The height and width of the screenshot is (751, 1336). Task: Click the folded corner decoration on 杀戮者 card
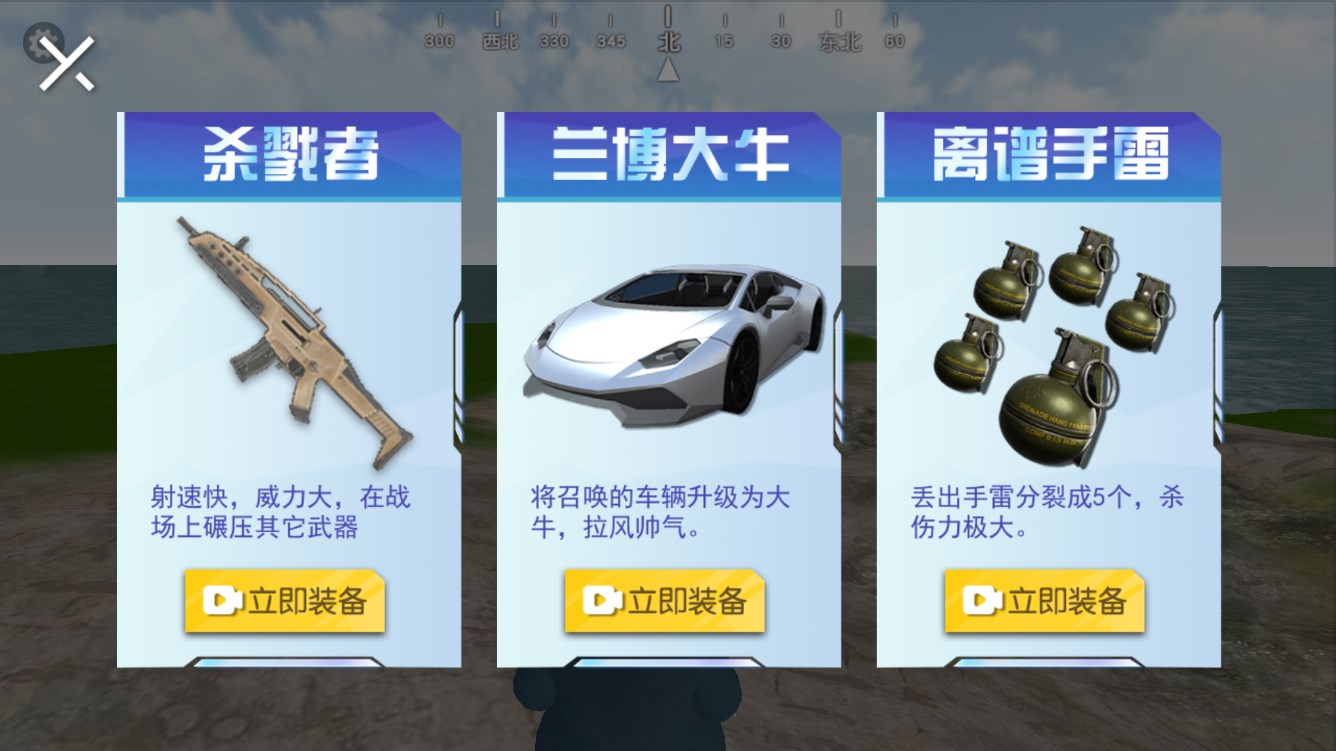click(448, 122)
